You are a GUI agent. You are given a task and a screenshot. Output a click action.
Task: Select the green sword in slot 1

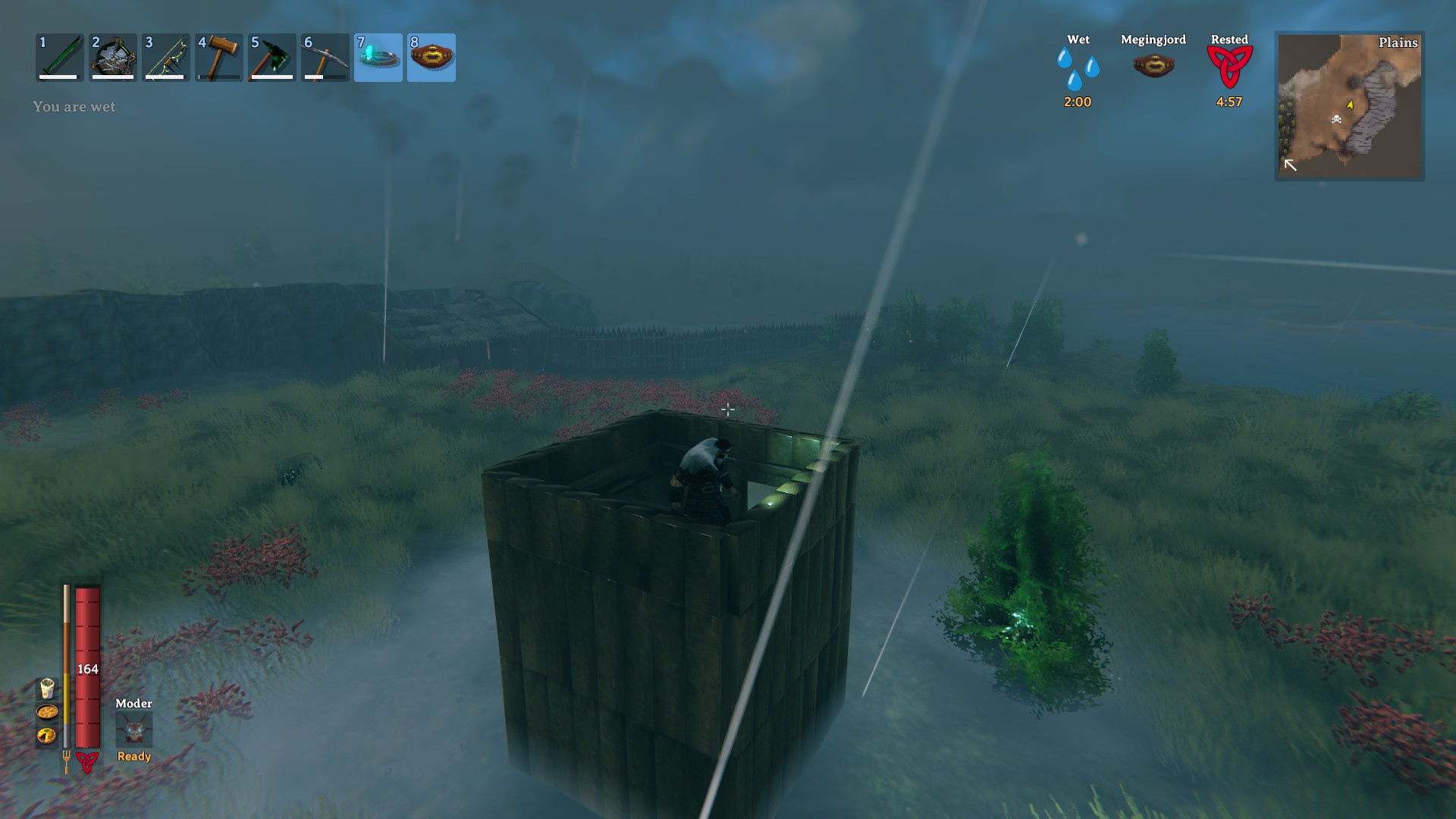pos(60,57)
